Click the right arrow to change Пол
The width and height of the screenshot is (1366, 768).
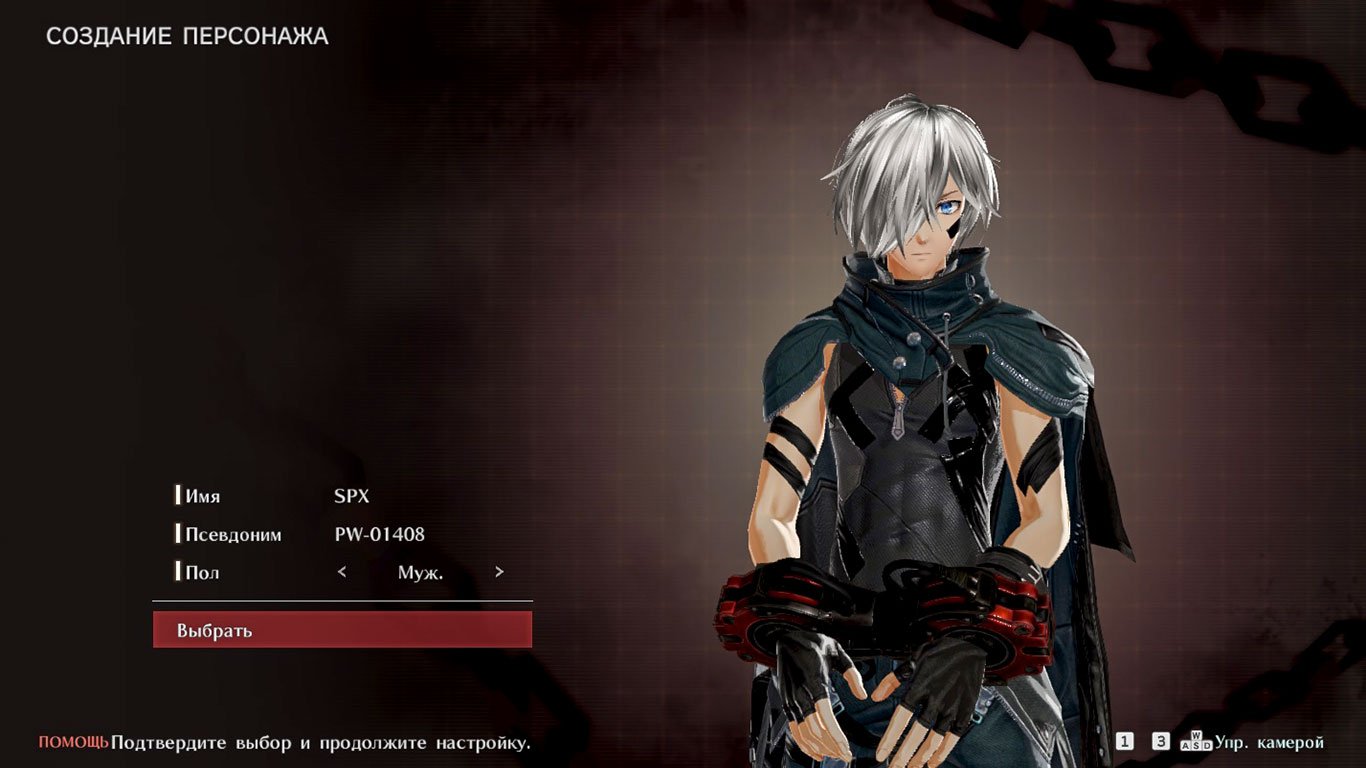coord(499,572)
